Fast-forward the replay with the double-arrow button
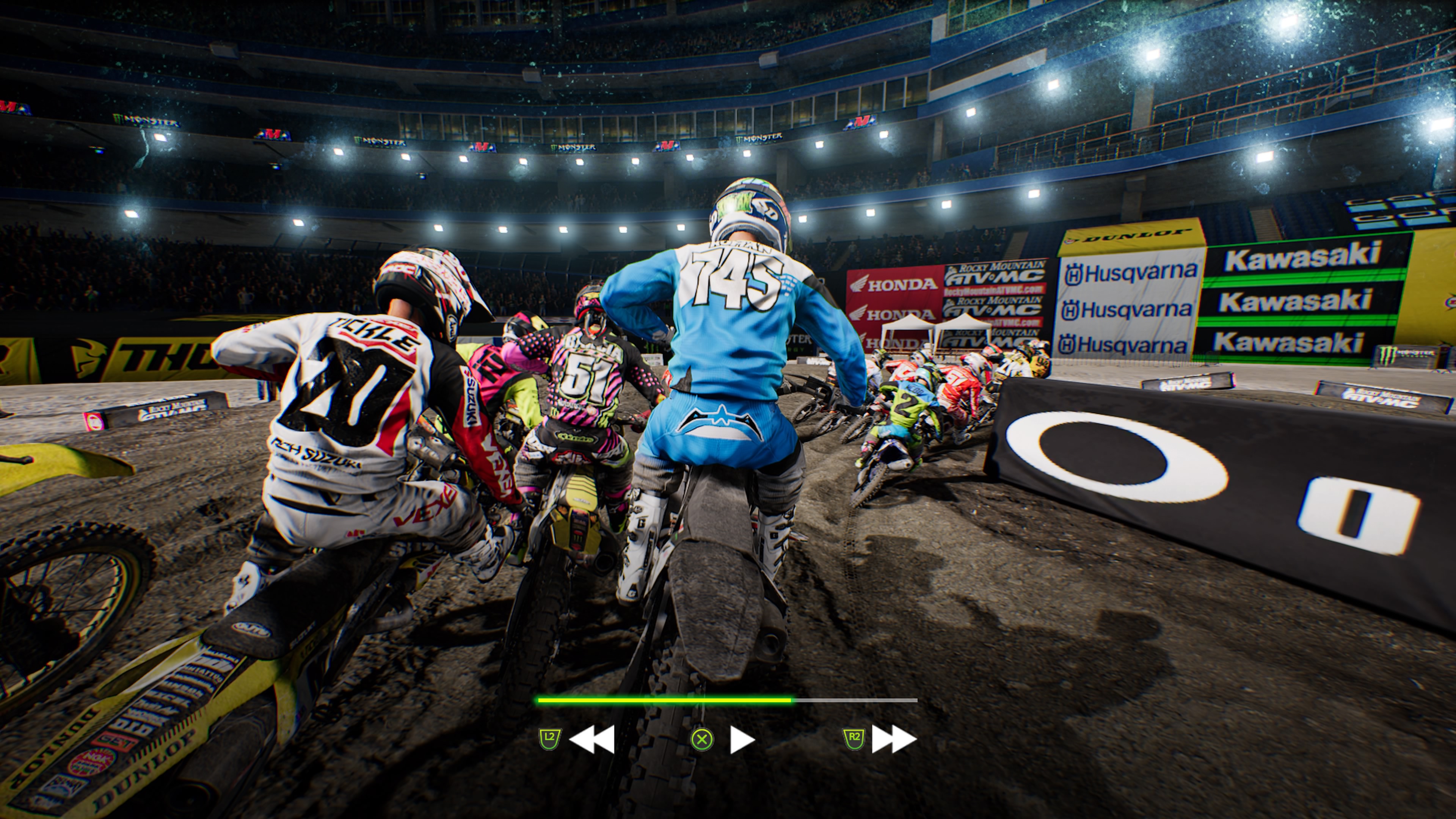Screen dimensions: 1456x819 point(894,739)
